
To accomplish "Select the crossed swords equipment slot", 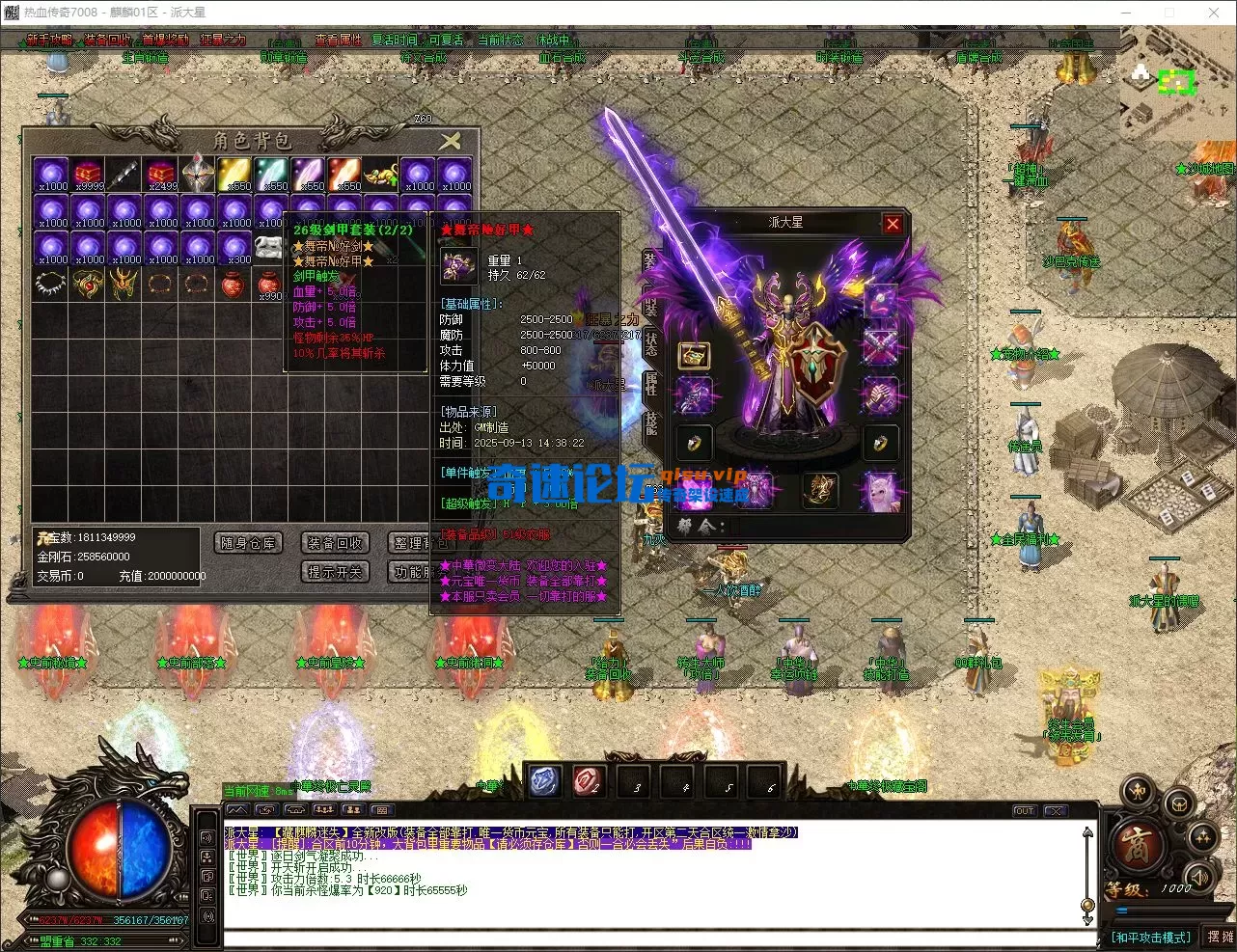I will click(x=880, y=346).
